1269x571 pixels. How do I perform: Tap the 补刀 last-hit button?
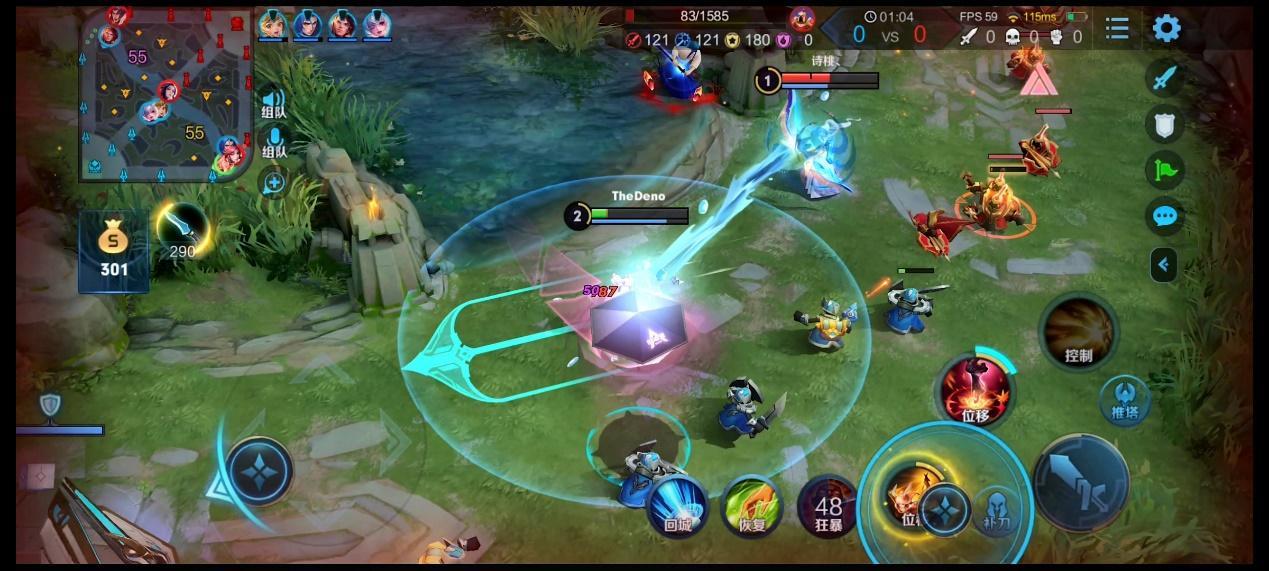(x=996, y=509)
